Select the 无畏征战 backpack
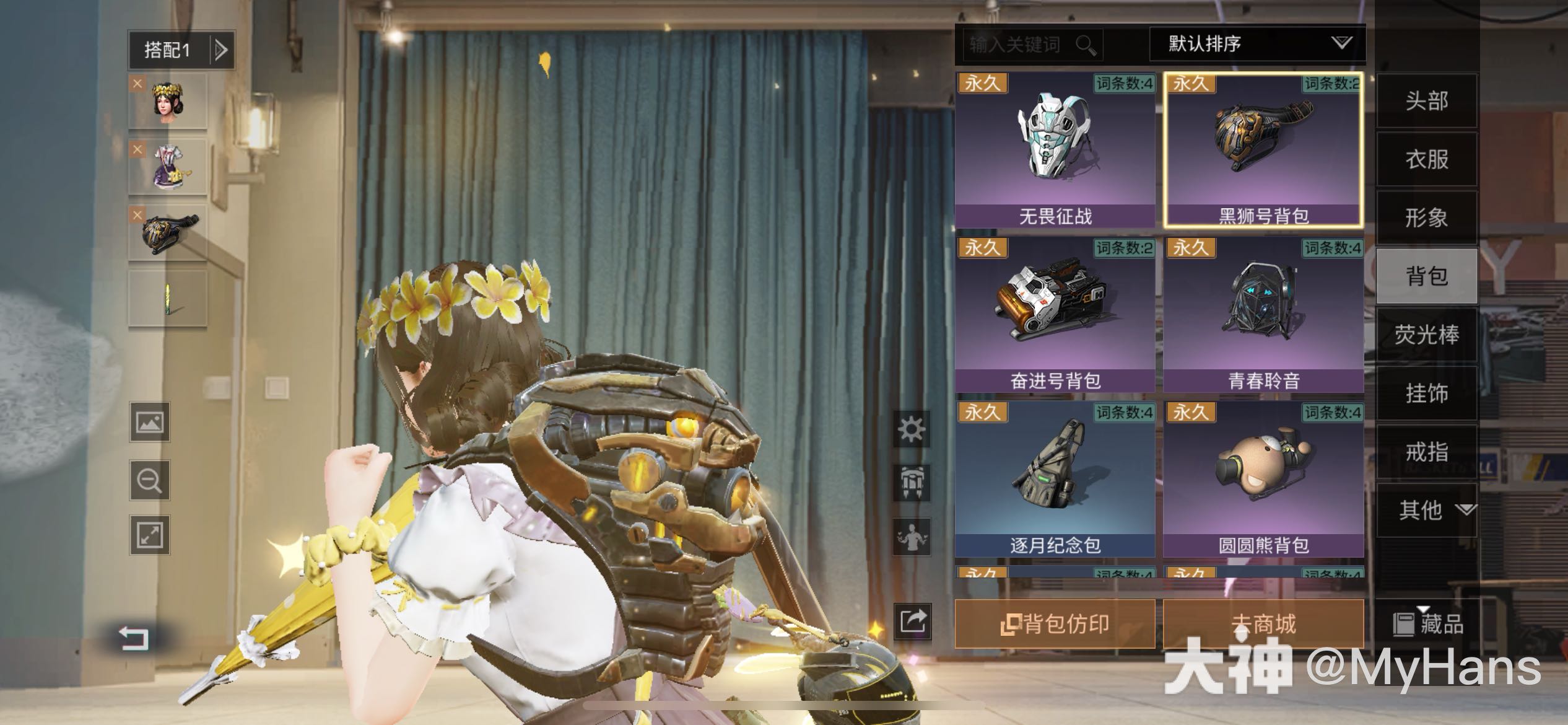Viewport: 1568px width, 725px height. point(1055,149)
